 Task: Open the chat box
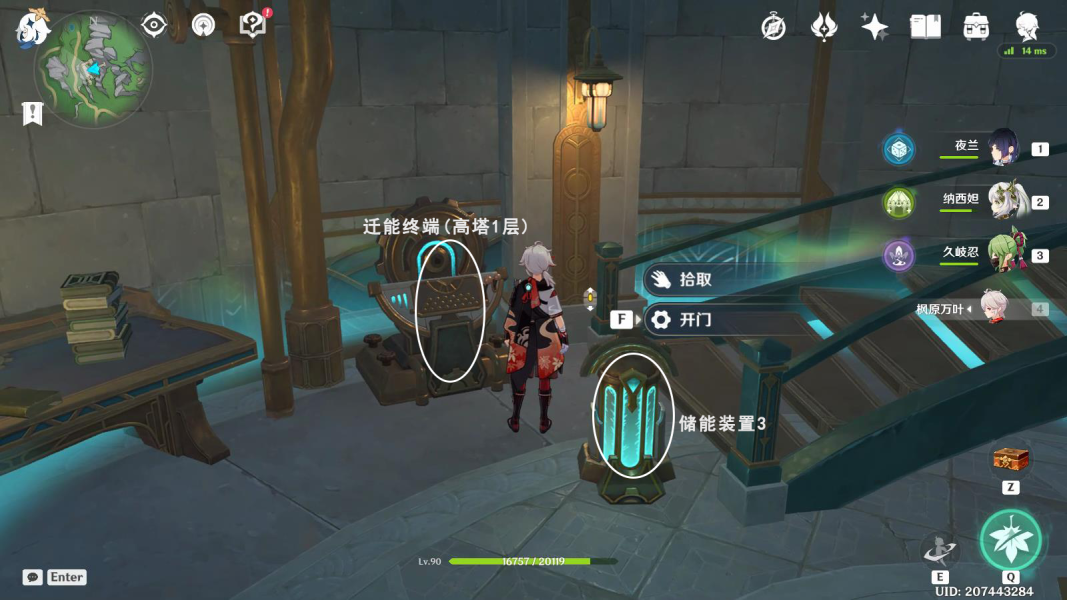pyautogui.click(x=32, y=577)
